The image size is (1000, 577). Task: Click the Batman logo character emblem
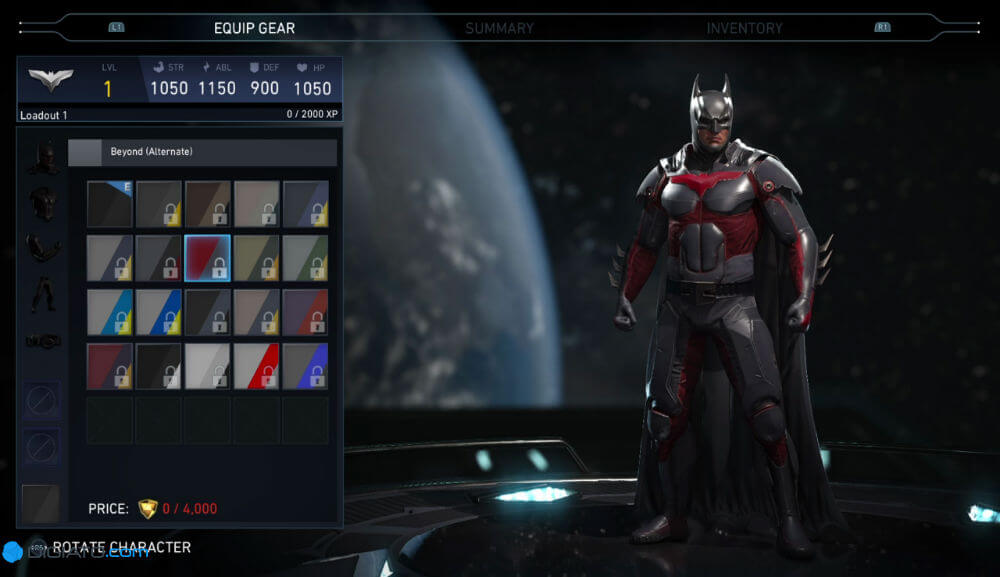tap(50, 81)
